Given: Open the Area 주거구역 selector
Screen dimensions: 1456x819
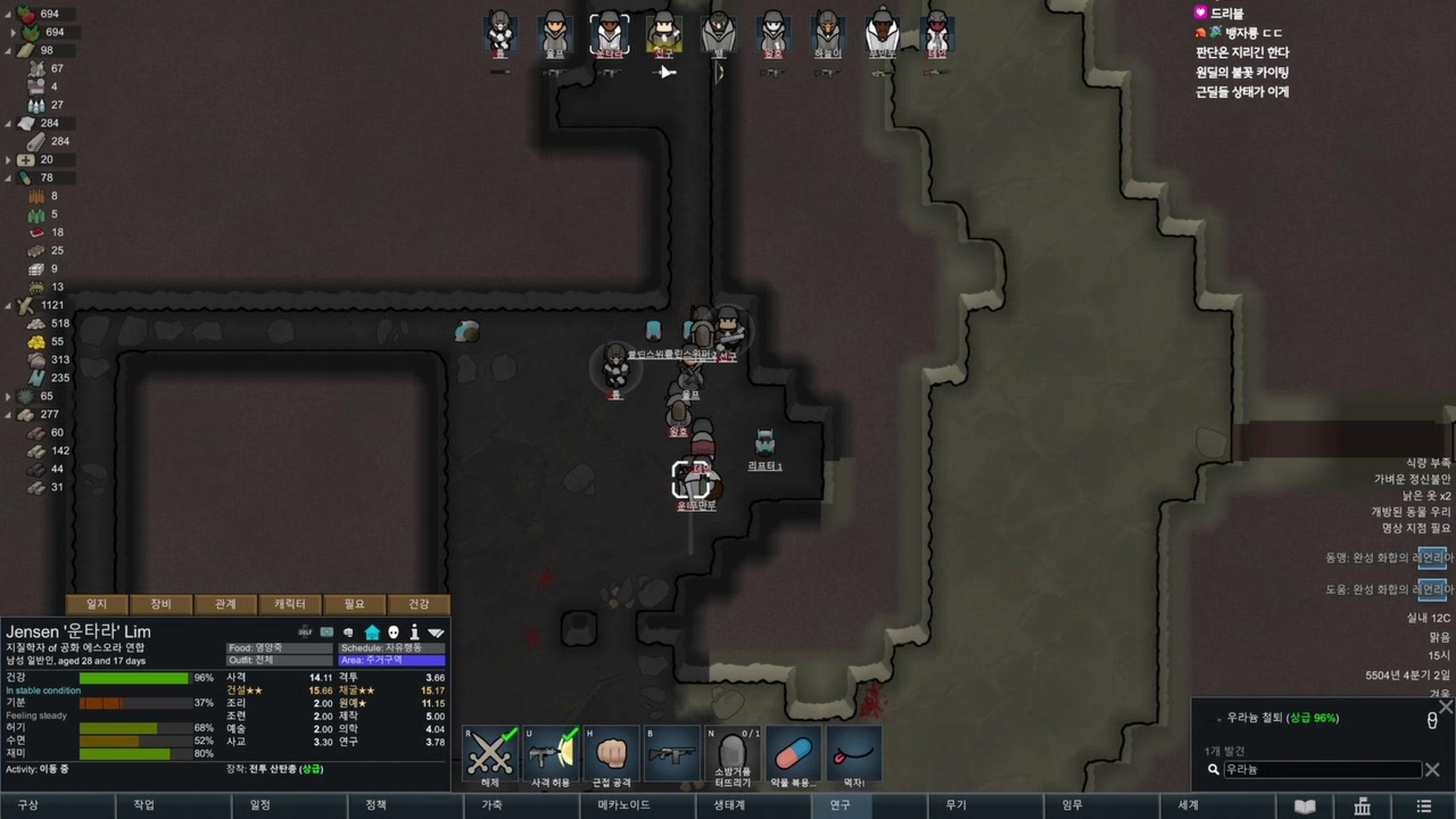Looking at the screenshot, I should [x=392, y=660].
